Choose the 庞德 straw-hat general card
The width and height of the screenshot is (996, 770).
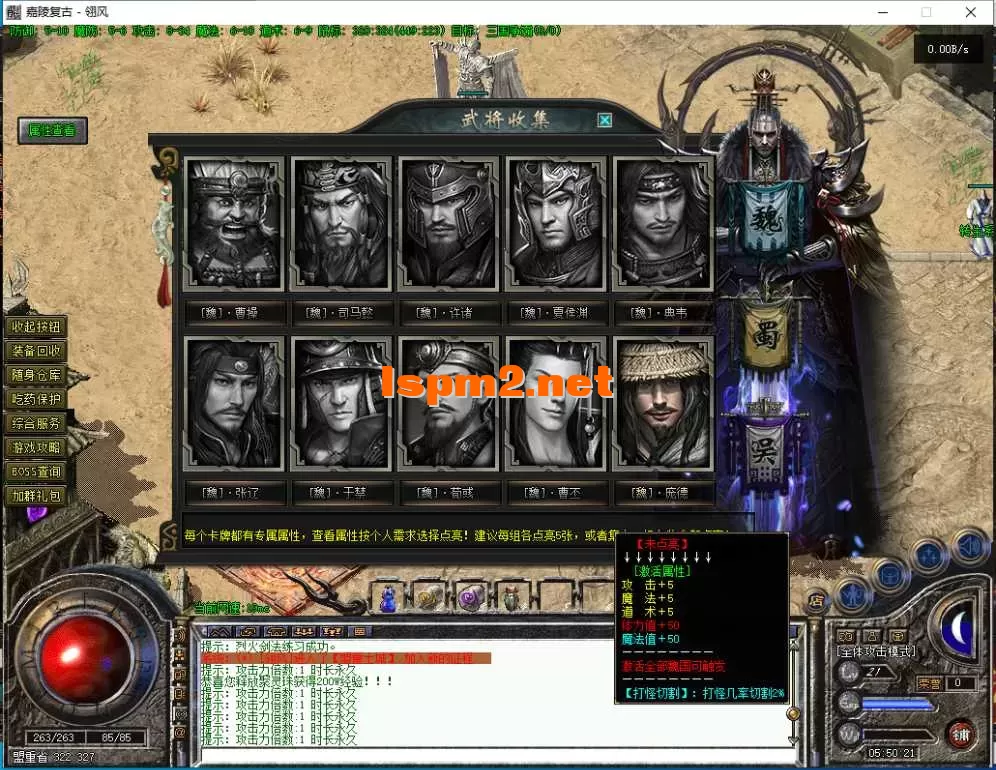pos(663,403)
